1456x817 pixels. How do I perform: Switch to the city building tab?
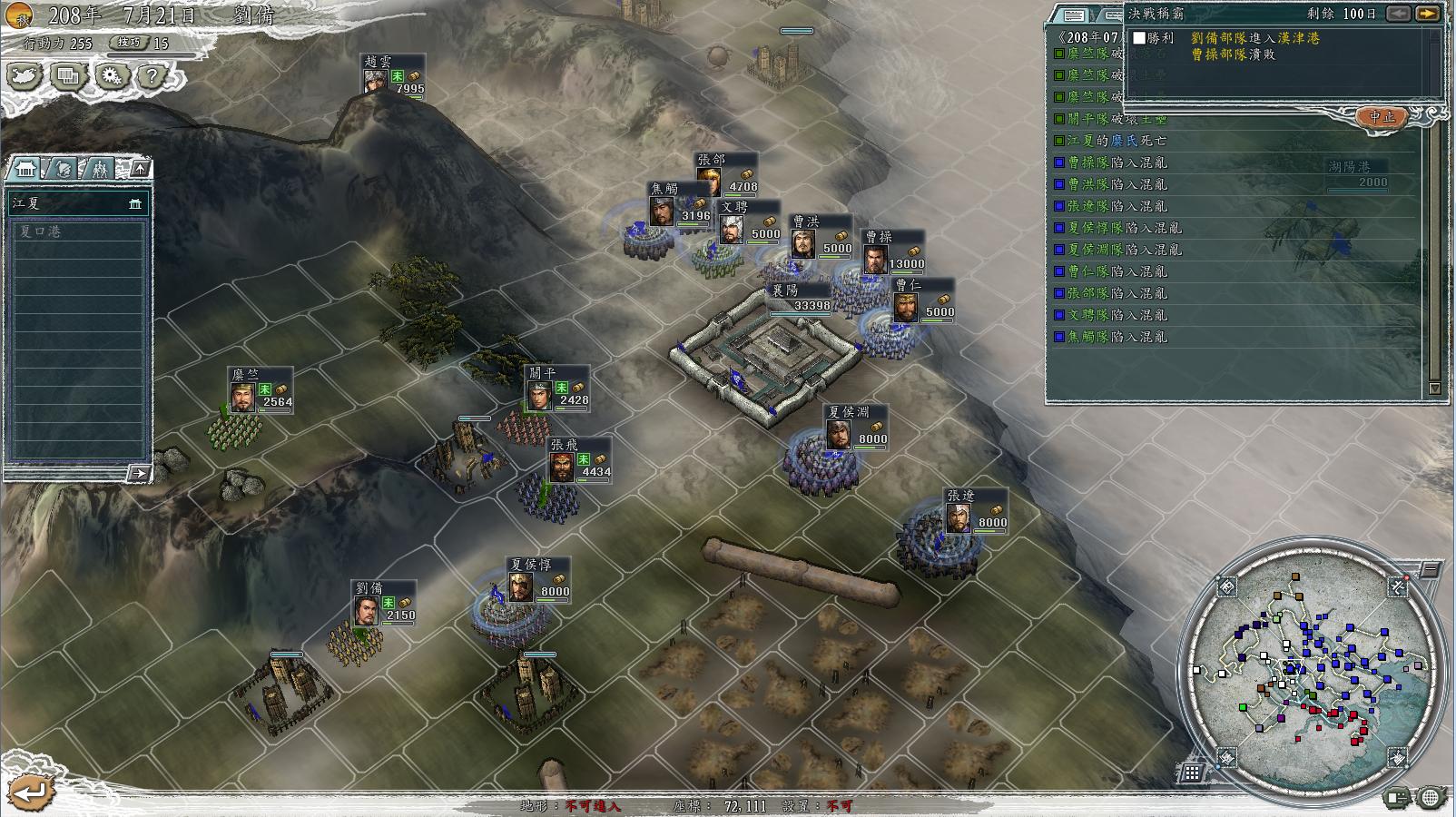point(26,169)
